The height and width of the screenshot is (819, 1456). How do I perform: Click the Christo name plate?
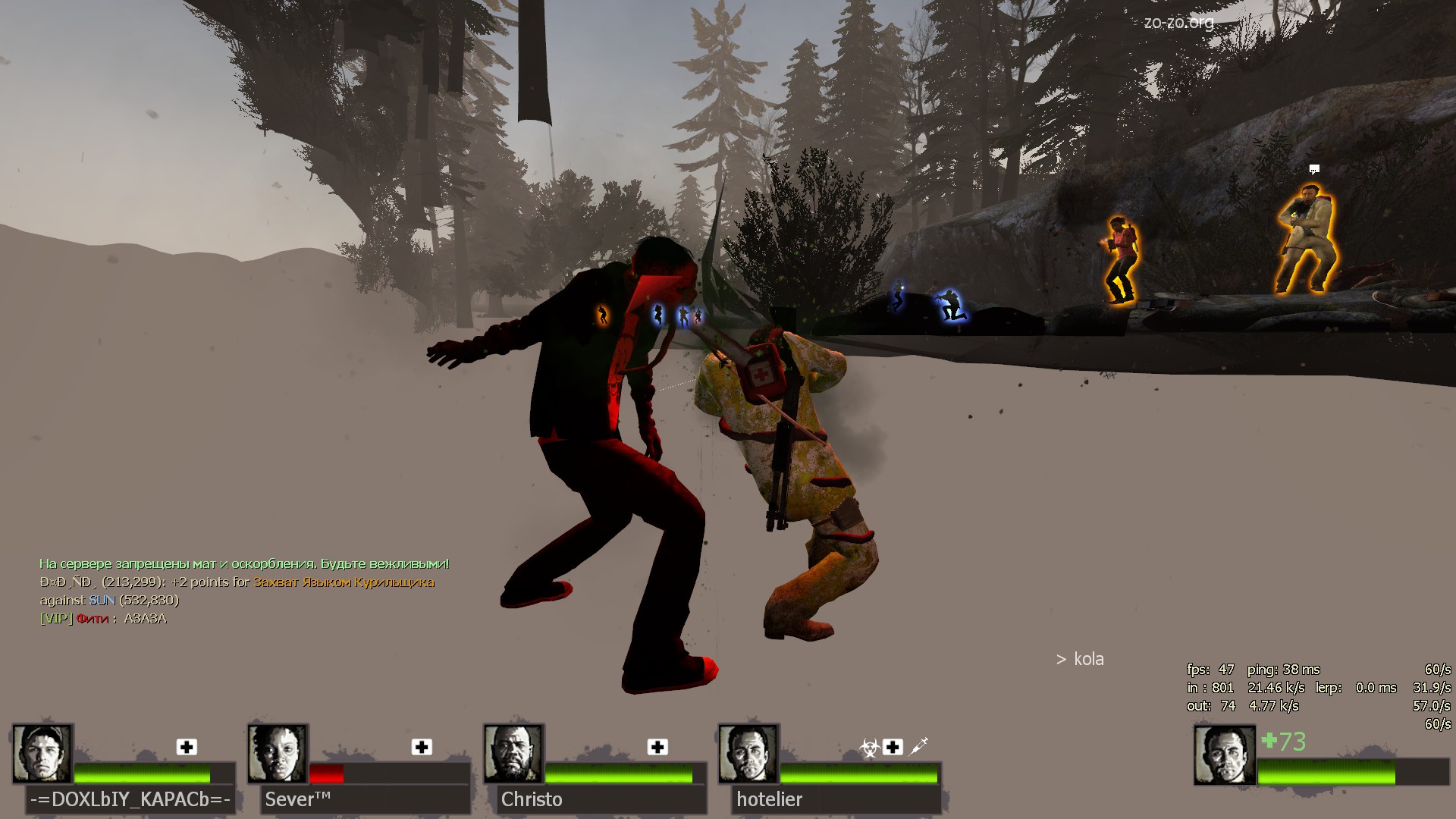coord(601,799)
